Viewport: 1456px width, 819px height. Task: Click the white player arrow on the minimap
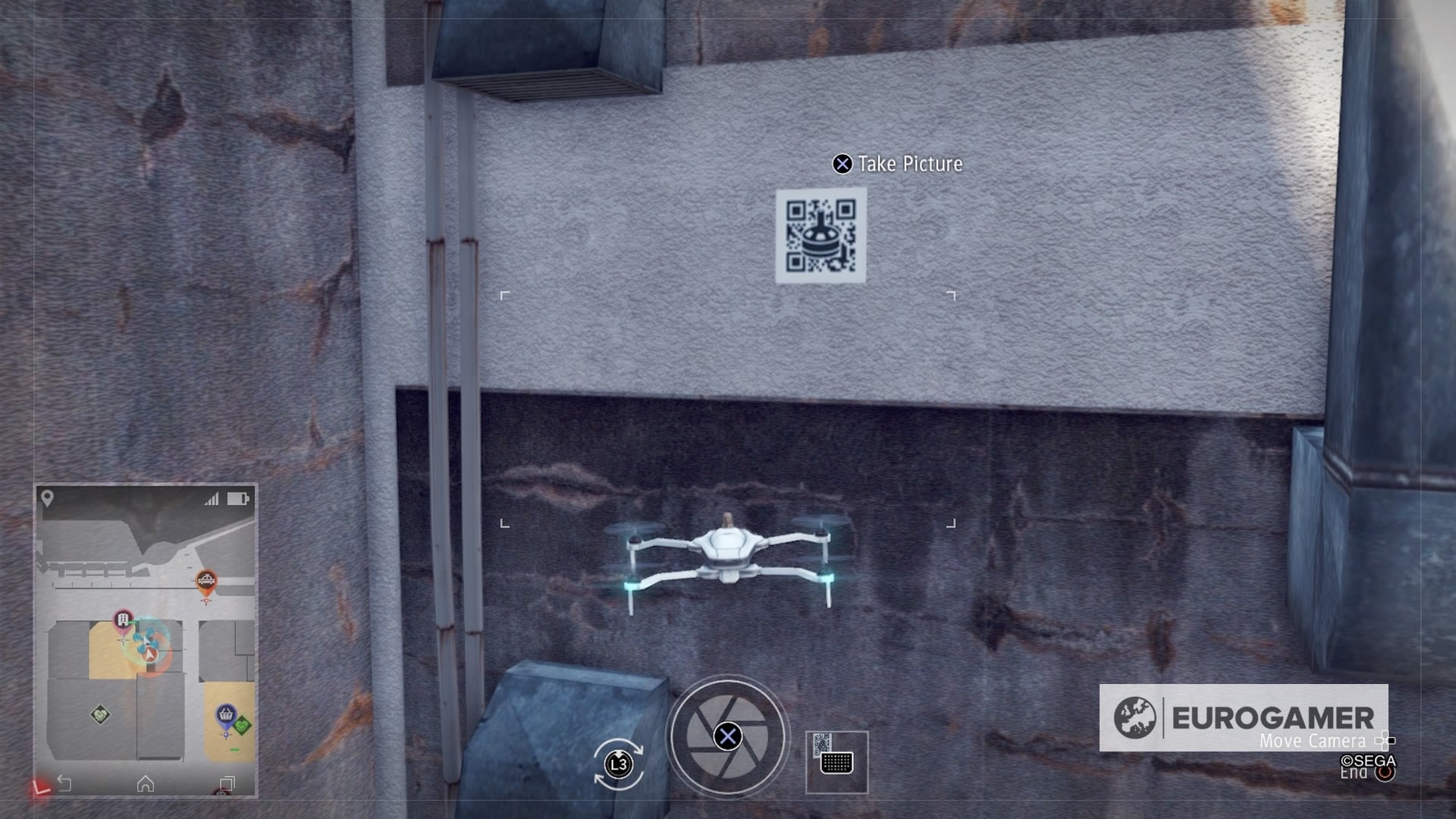(149, 654)
